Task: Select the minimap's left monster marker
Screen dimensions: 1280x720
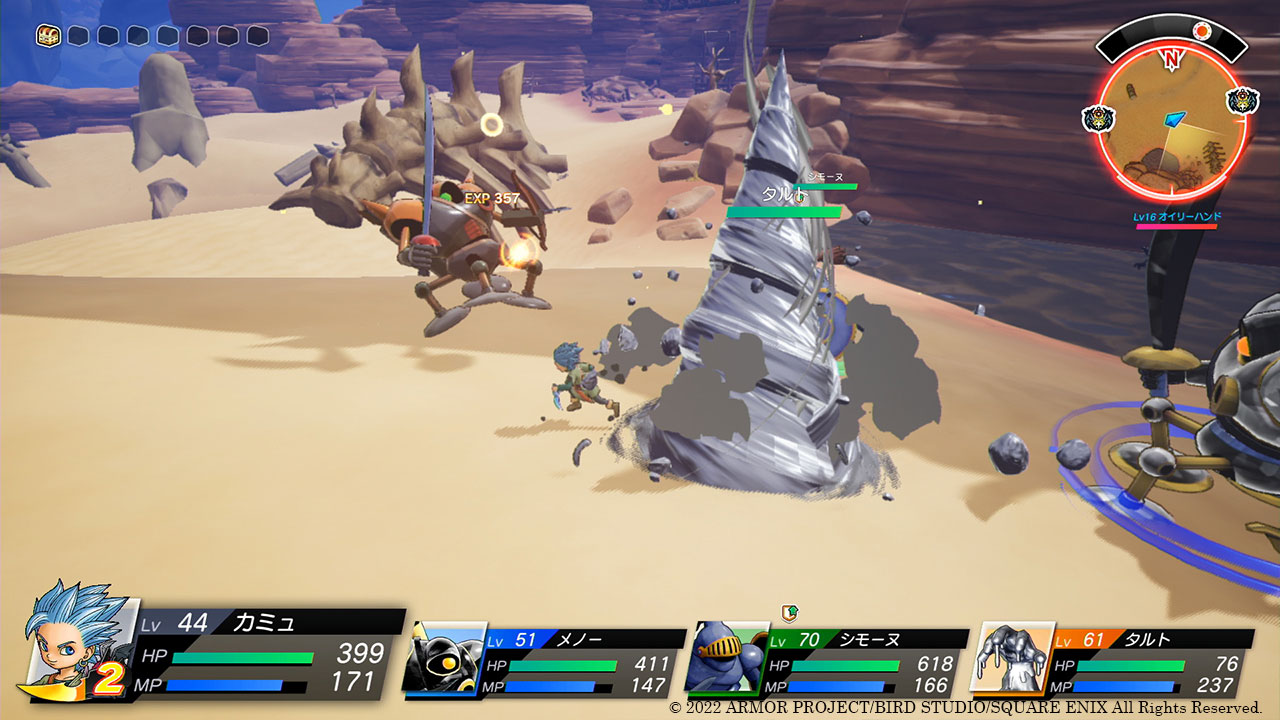Action: 1098,118
